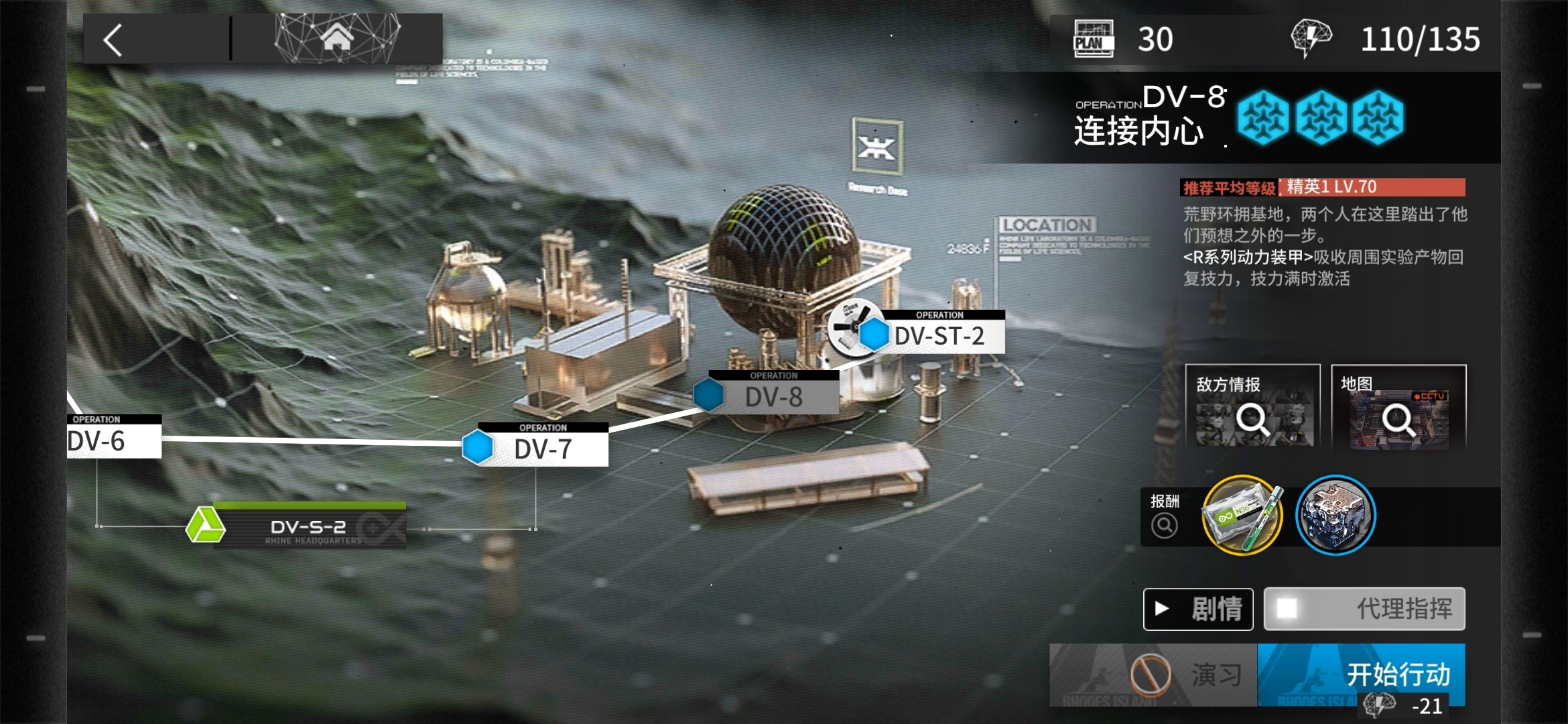Viewport: 1568px width, 724px height.
Task: Start the operation (开始行动)
Action: (x=1361, y=674)
